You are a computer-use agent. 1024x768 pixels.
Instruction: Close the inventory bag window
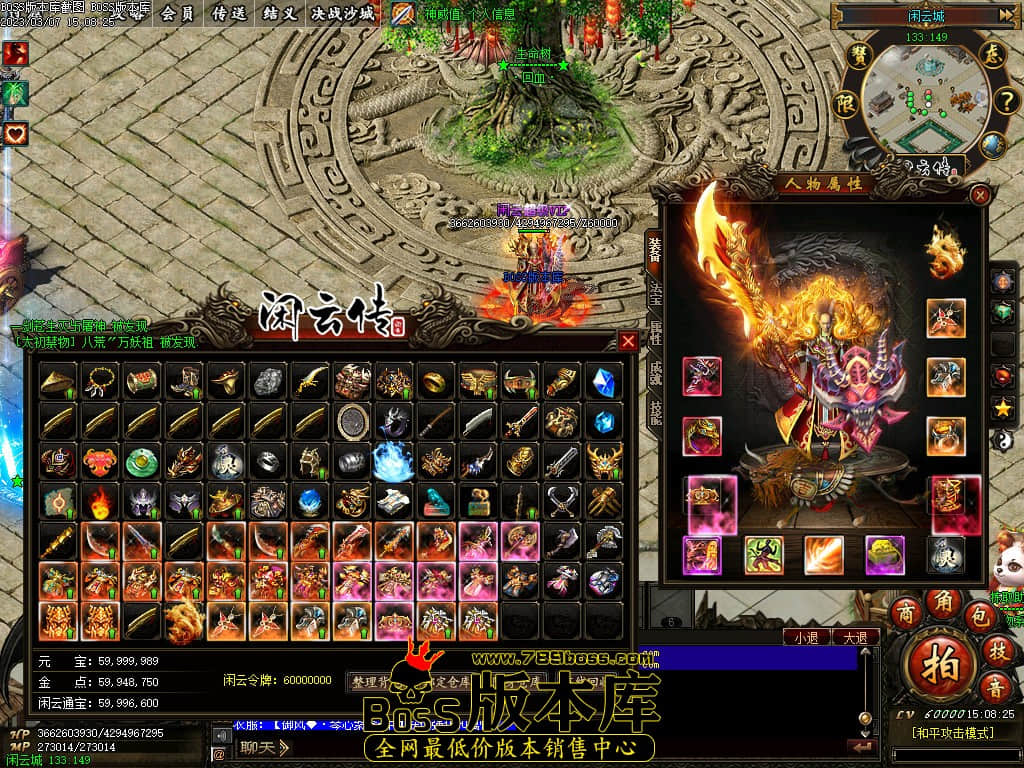628,341
